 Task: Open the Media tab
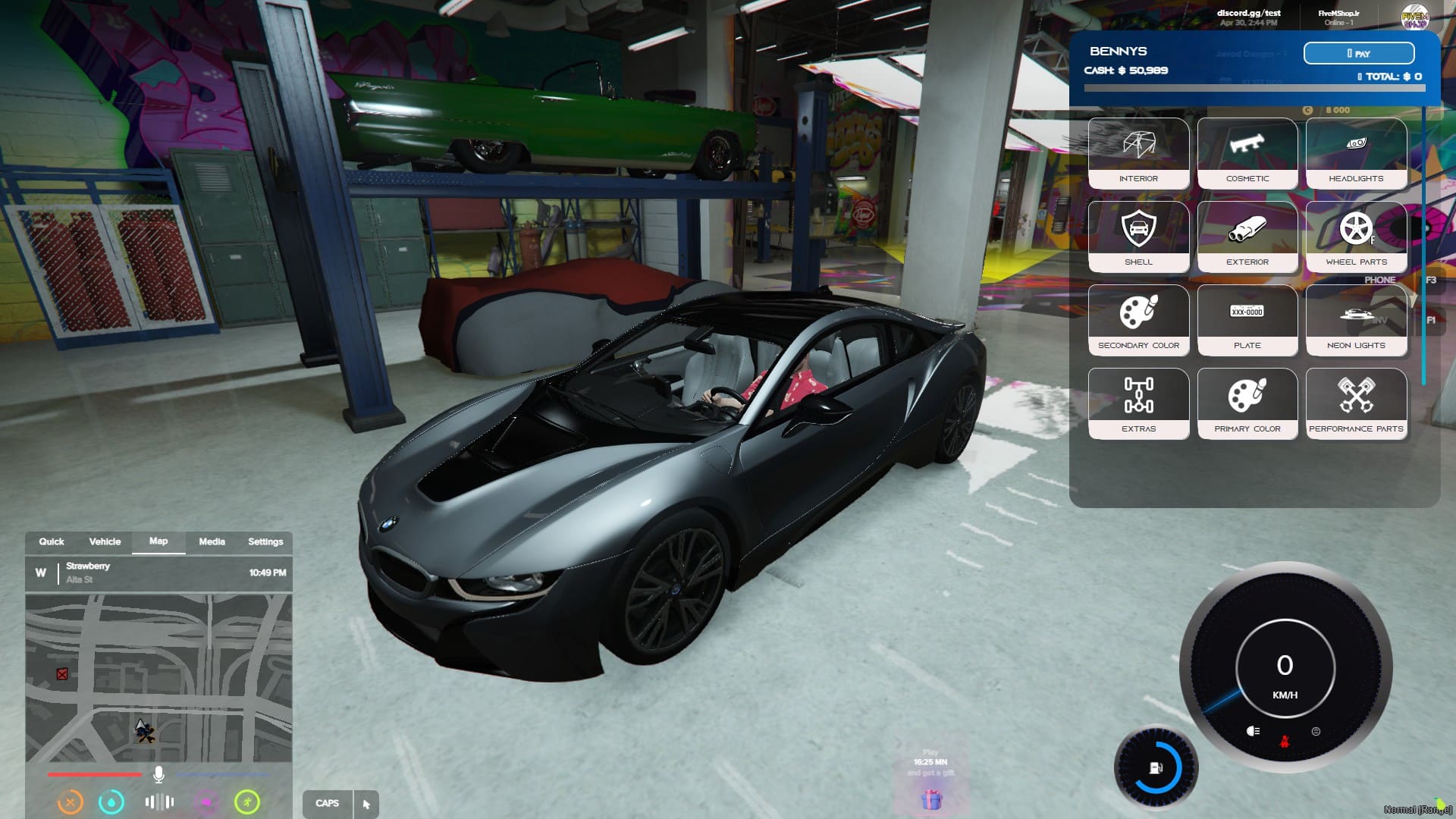coord(212,541)
